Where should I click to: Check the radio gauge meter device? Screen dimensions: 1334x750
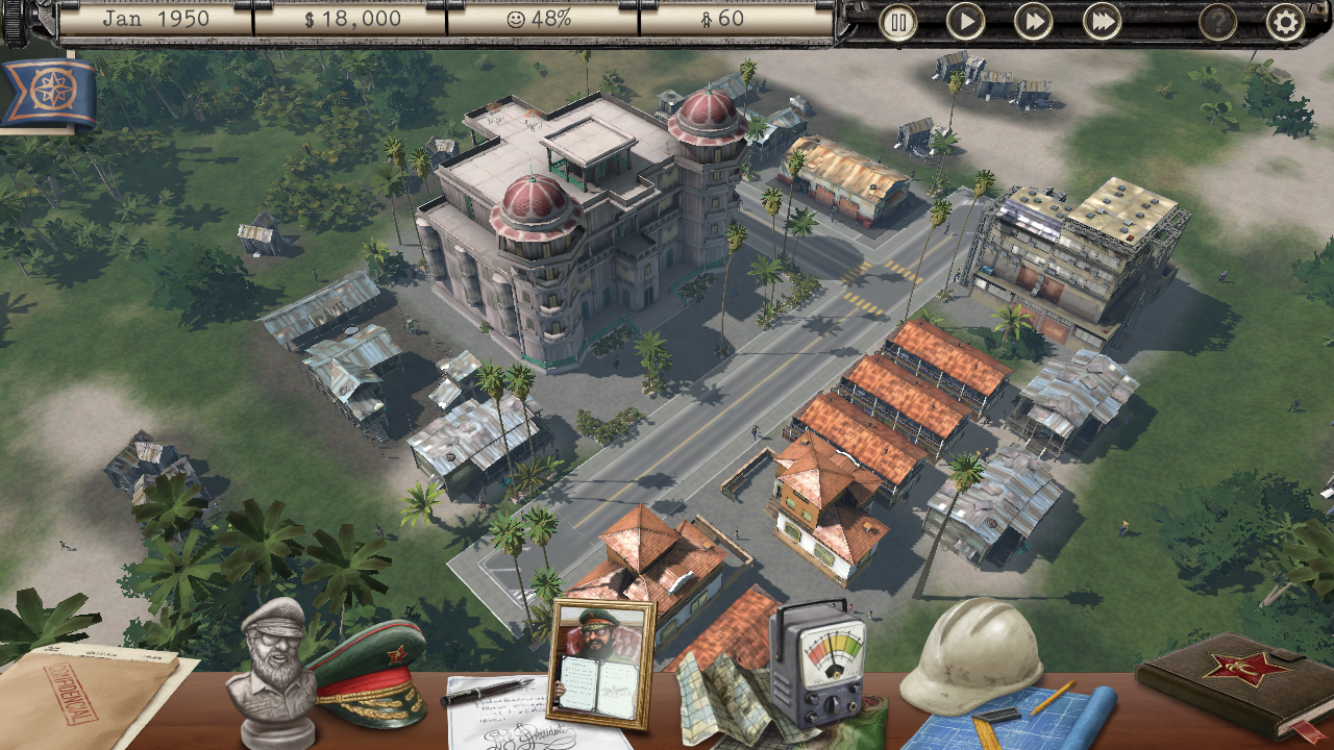click(x=817, y=665)
